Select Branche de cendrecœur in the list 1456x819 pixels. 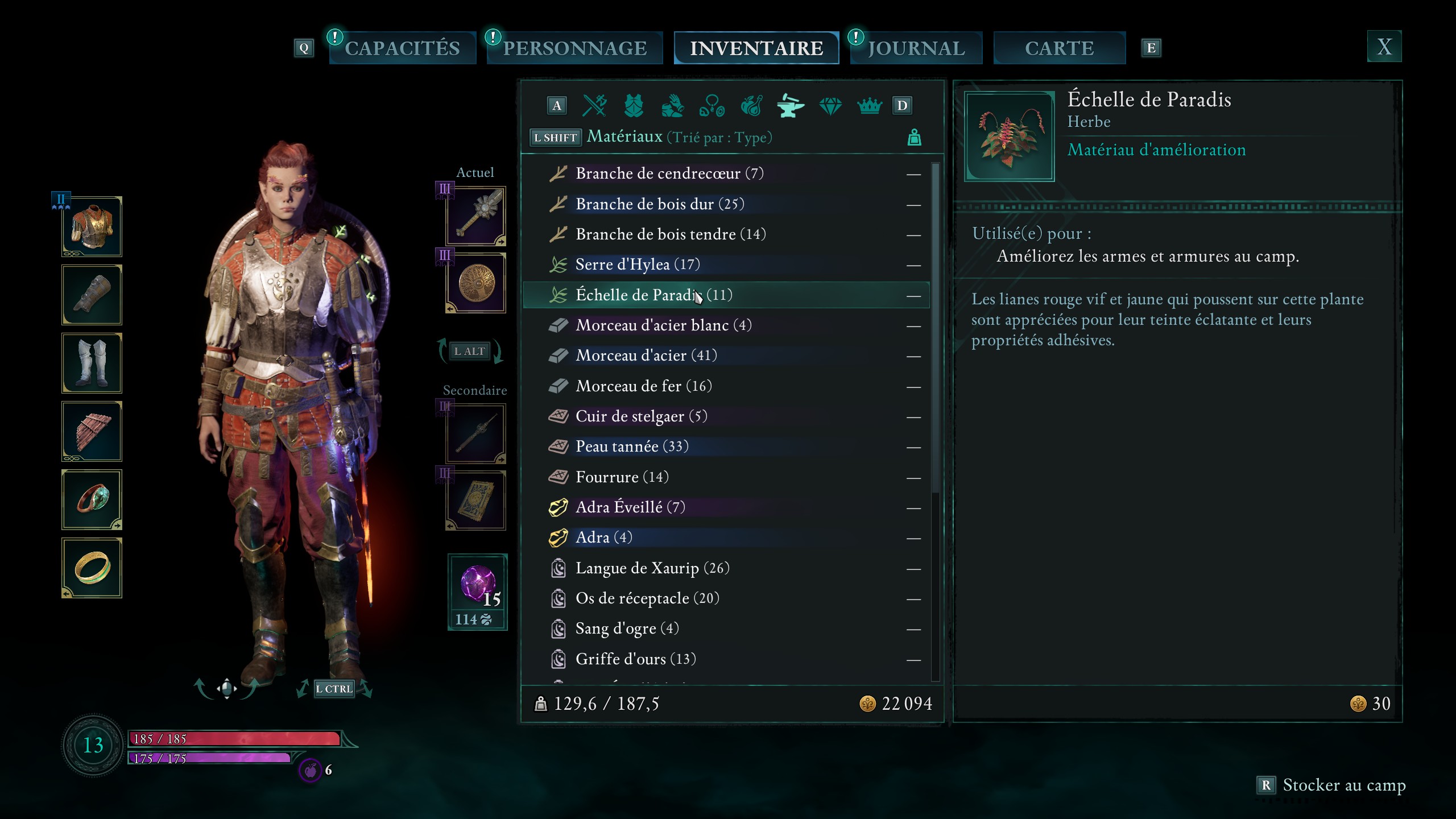669,173
